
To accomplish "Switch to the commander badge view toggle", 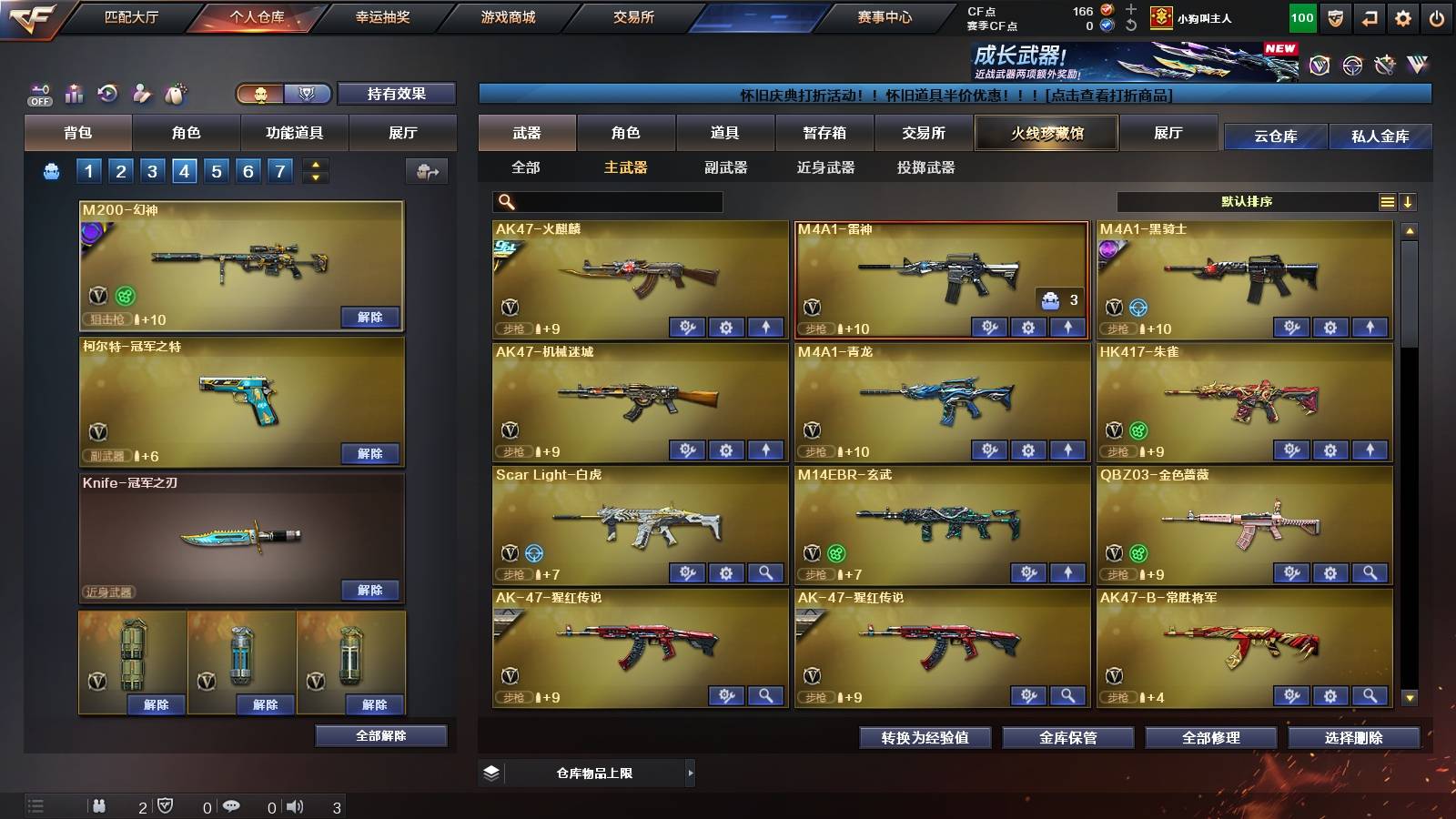I will pos(307,94).
